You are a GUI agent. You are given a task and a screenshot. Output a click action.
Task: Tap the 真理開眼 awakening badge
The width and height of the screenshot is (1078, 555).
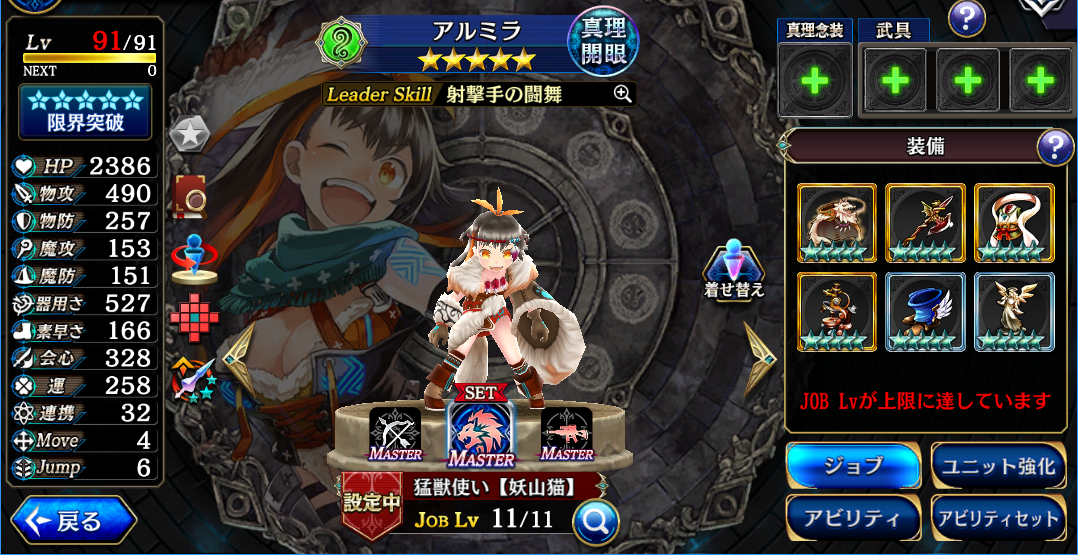[x=602, y=41]
